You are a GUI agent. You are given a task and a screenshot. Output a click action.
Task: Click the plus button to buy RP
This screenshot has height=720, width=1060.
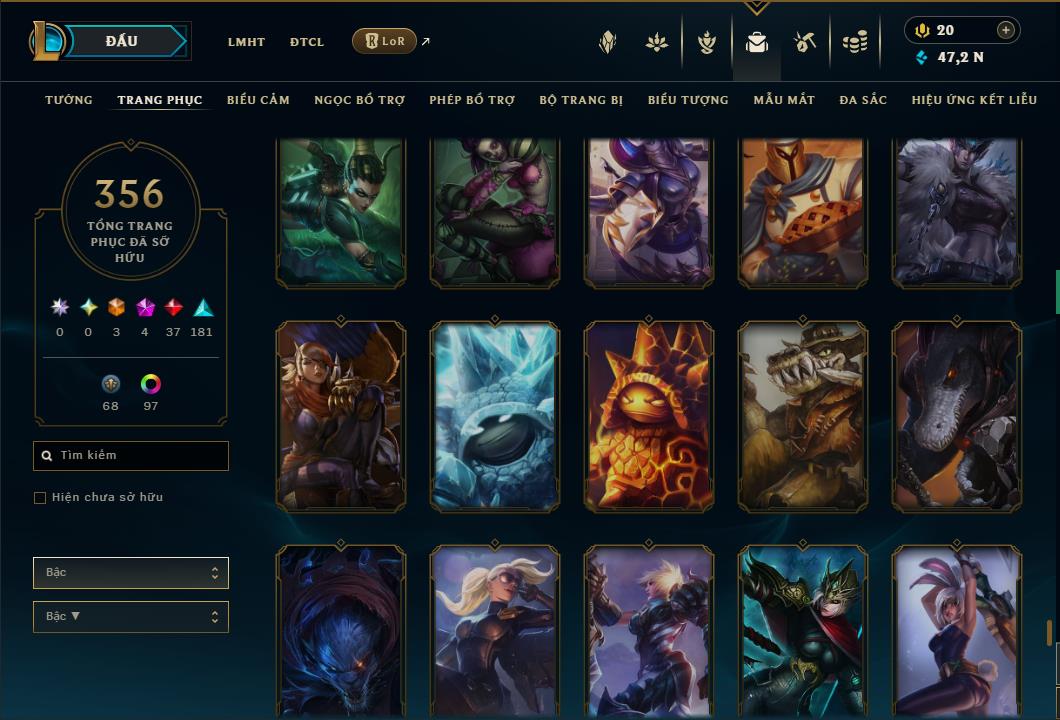pos(1006,30)
